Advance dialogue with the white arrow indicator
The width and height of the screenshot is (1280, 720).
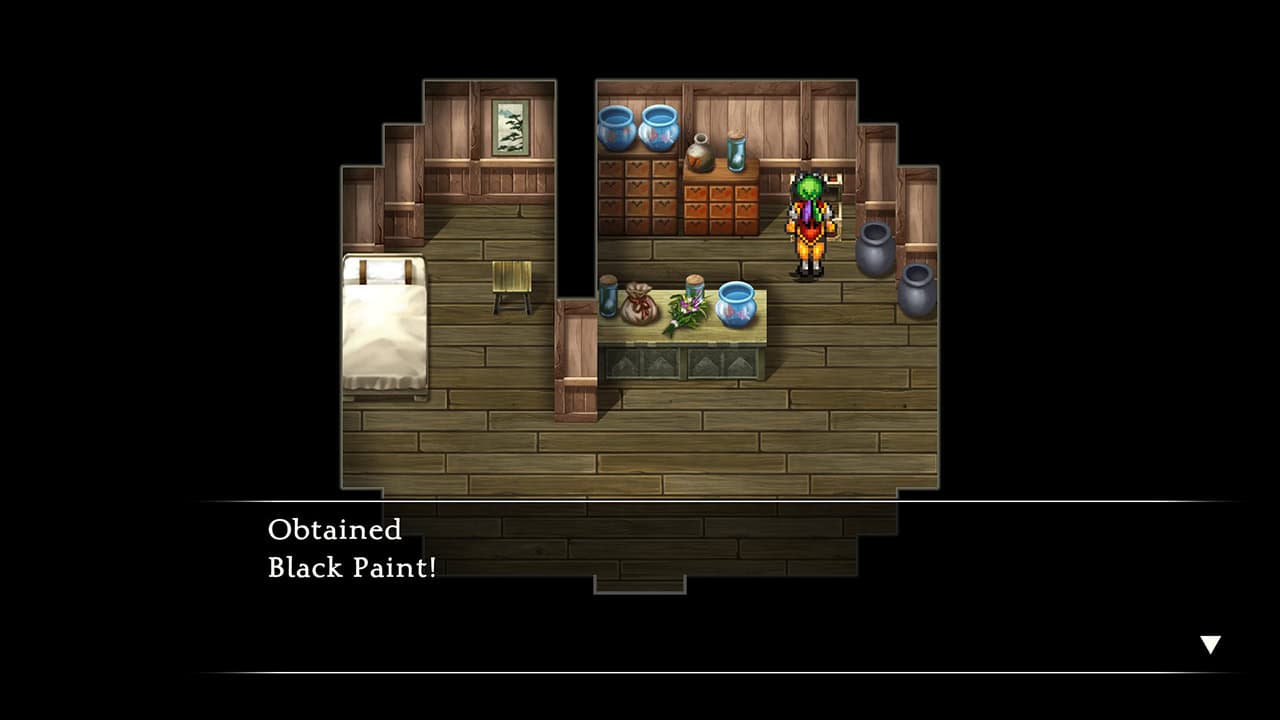pos(1210,645)
